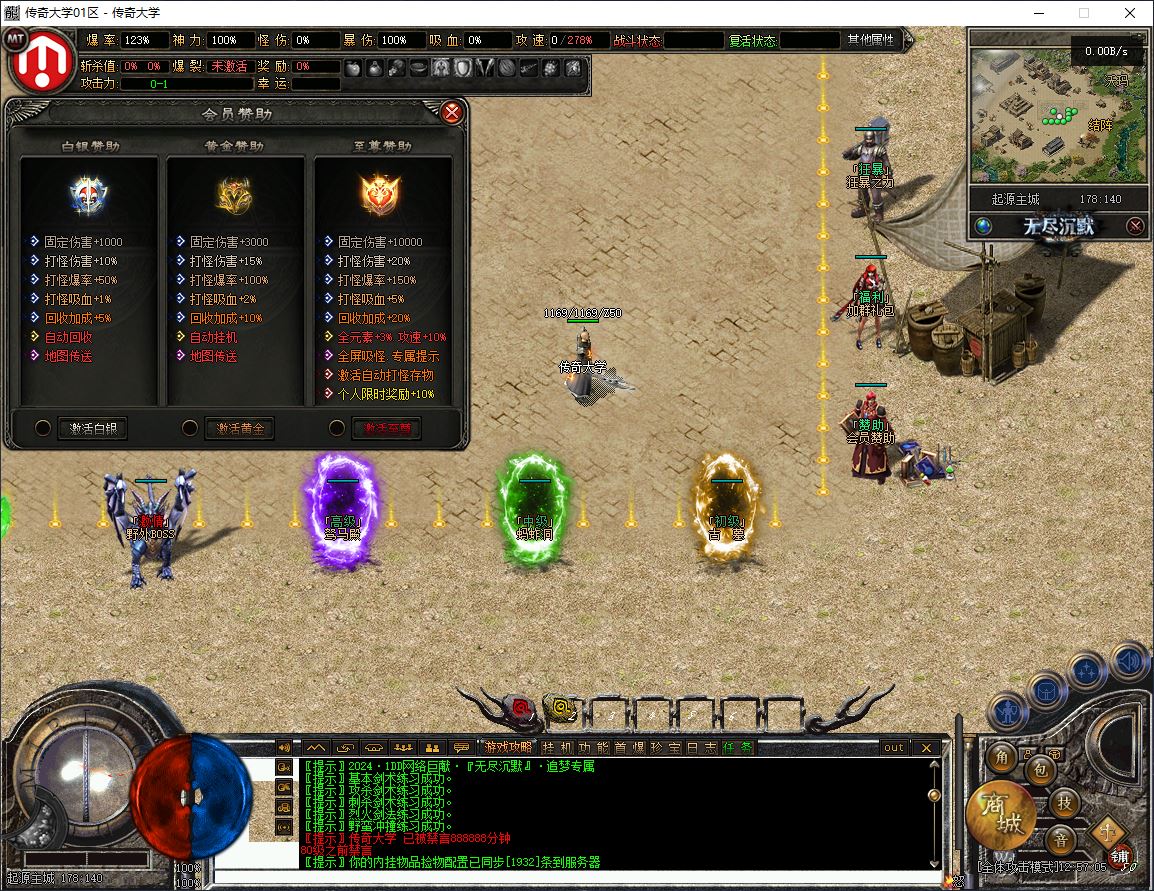Activate the silver sponsorship (激活白银)
Image resolution: width=1154 pixels, height=891 pixels.
click(x=92, y=428)
